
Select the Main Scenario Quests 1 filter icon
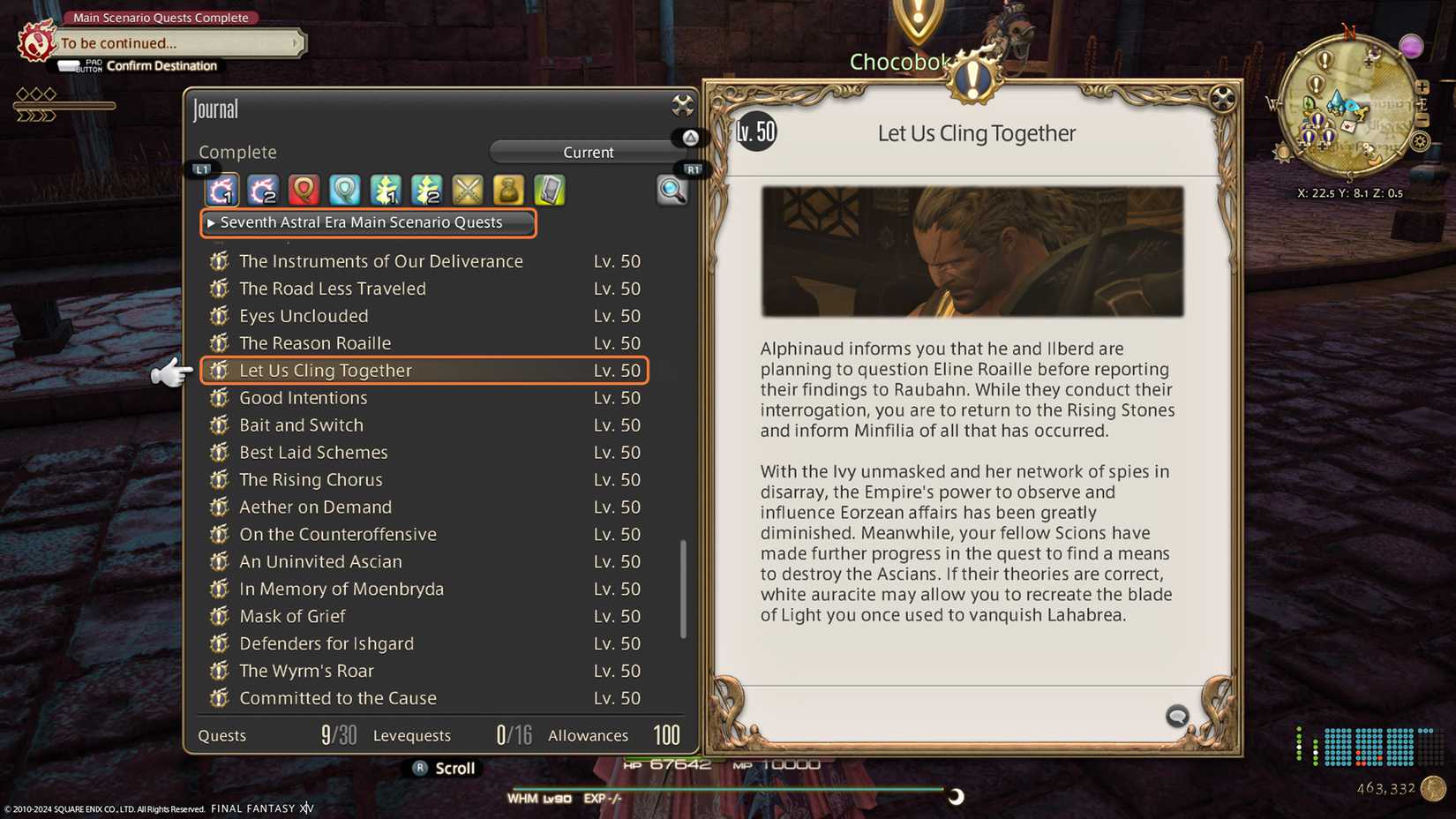point(221,190)
